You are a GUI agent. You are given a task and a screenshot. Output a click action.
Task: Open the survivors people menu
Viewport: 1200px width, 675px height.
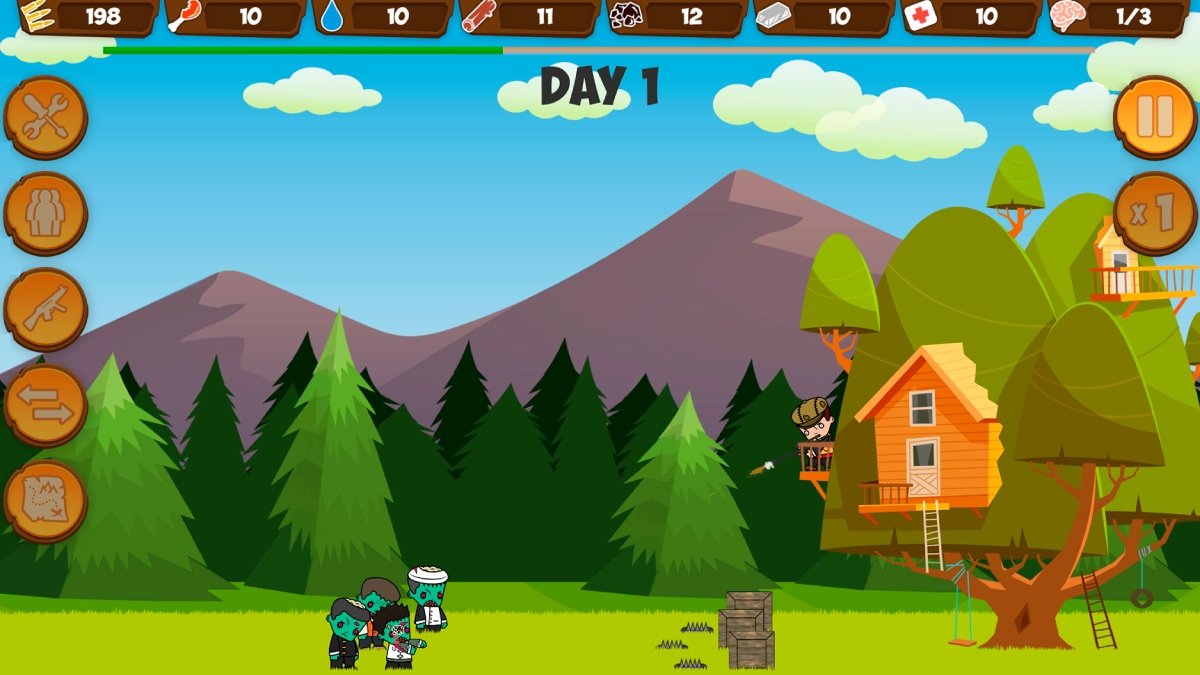pos(45,214)
